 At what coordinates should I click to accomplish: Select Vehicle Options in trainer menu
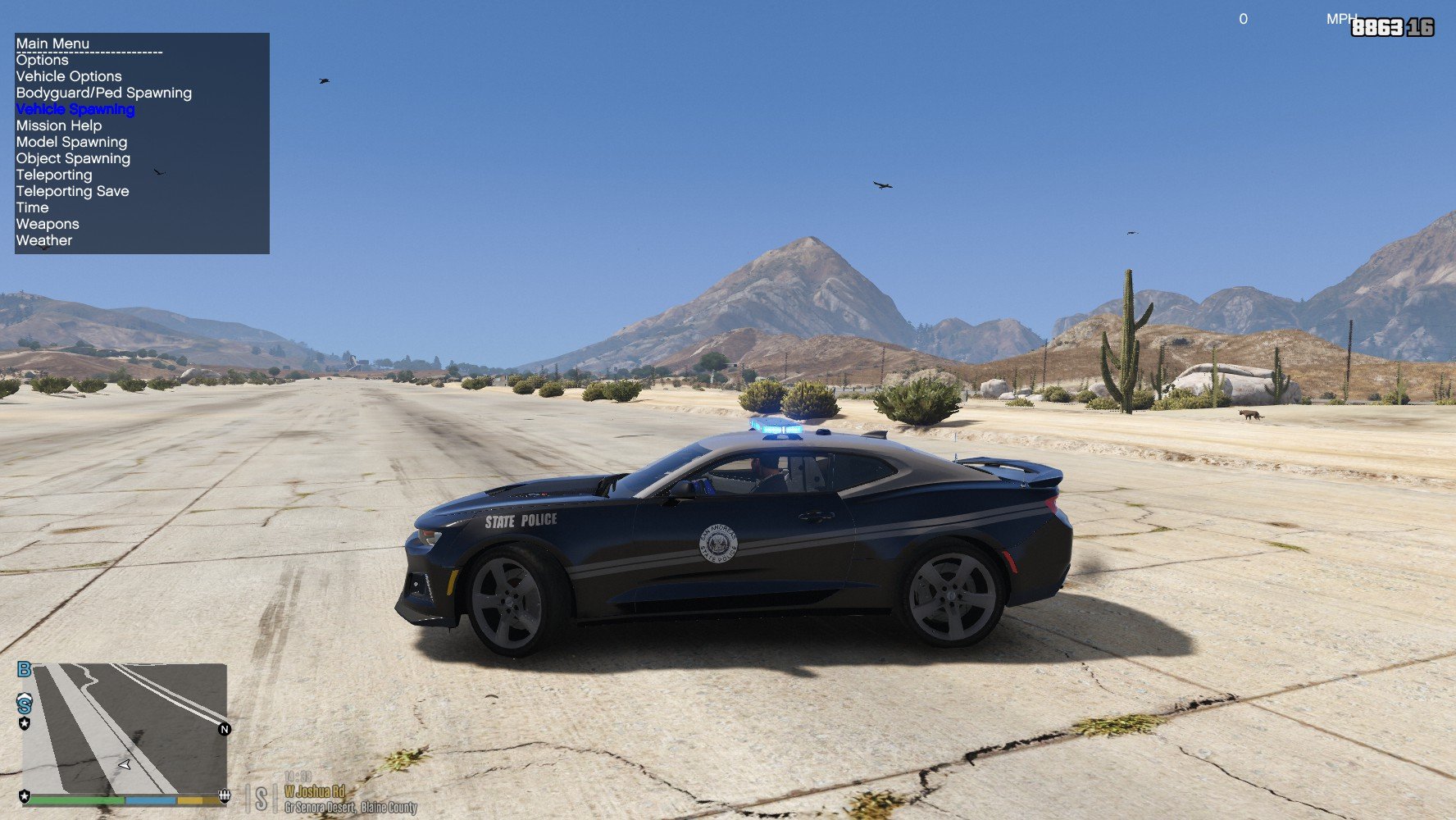point(69,76)
